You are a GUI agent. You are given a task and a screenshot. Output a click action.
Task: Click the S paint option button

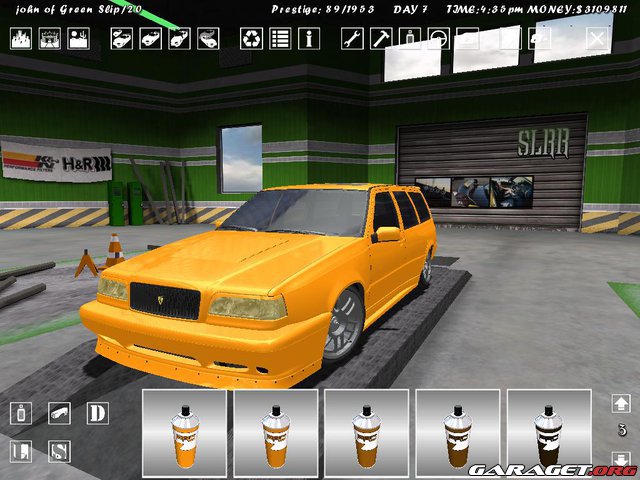click(x=60, y=451)
